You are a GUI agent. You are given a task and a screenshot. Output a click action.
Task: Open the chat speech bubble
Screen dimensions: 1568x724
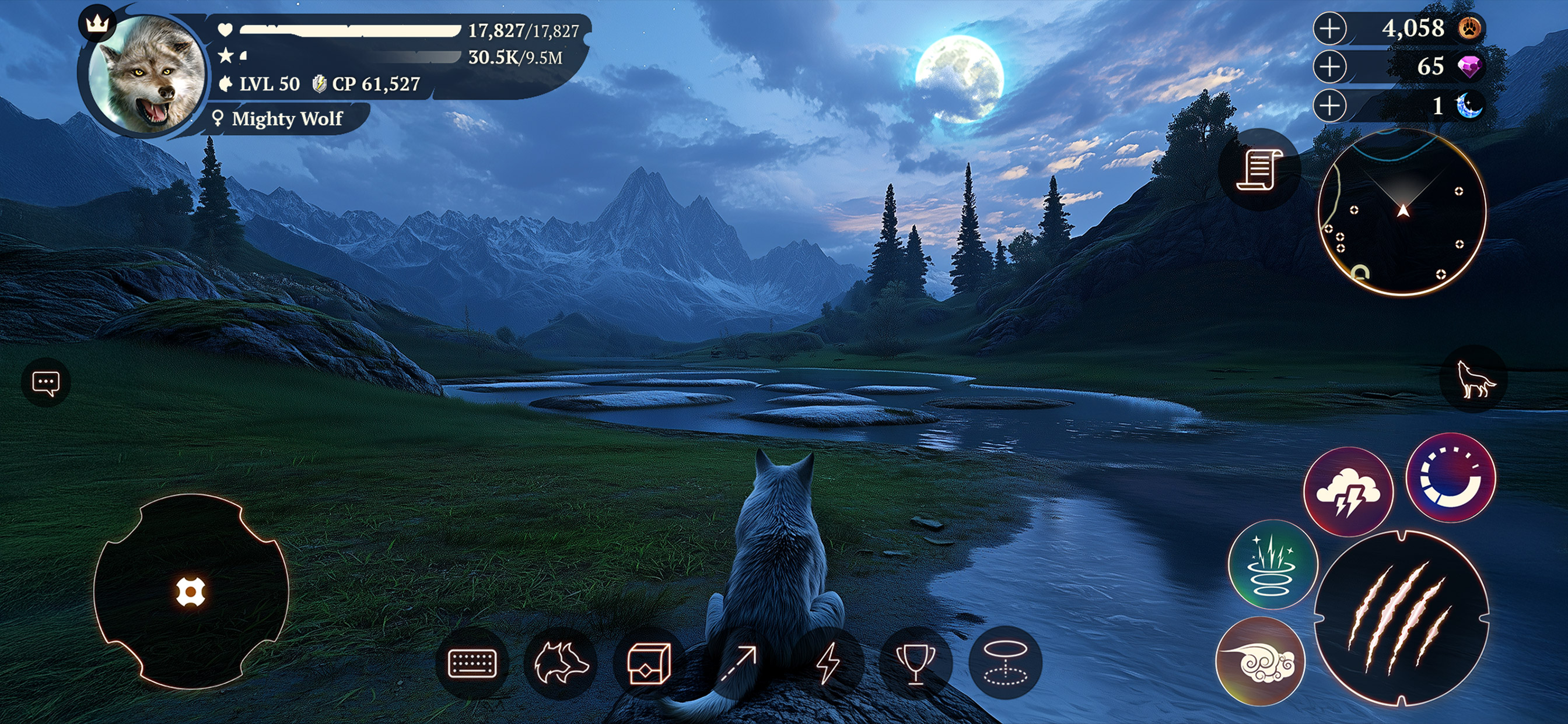pos(45,384)
